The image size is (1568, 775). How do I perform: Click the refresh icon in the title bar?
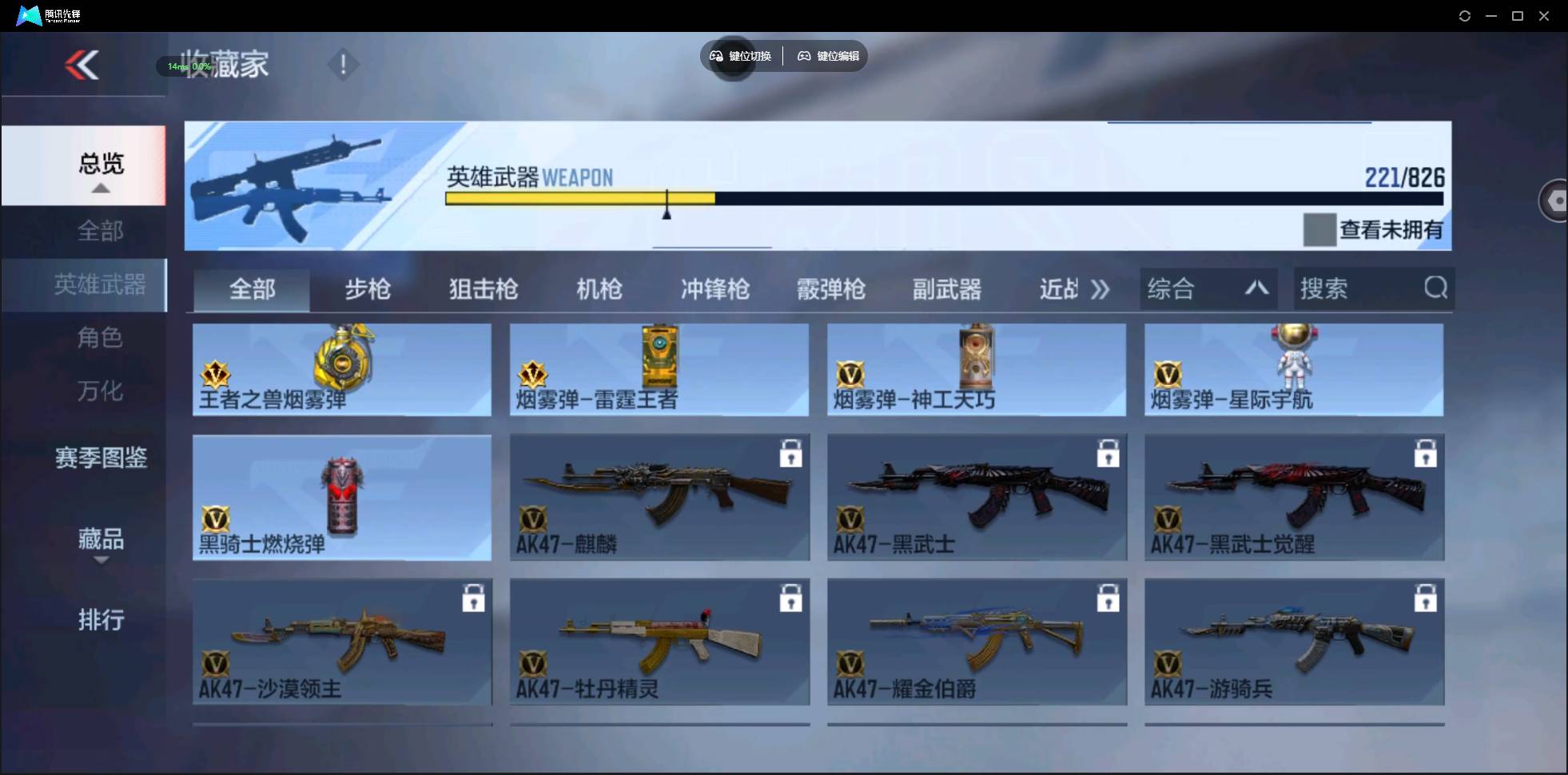coord(1466,15)
